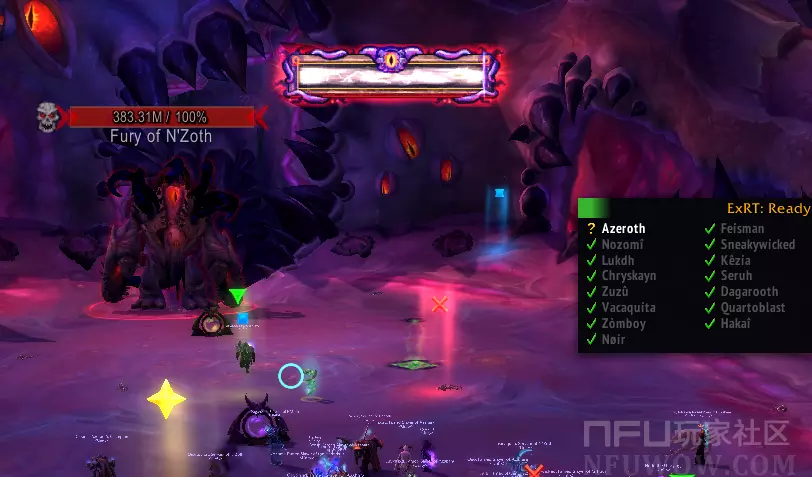The height and width of the screenshot is (477, 812).
Task: Choose Dagarooth's ready check row
Action: point(749,293)
